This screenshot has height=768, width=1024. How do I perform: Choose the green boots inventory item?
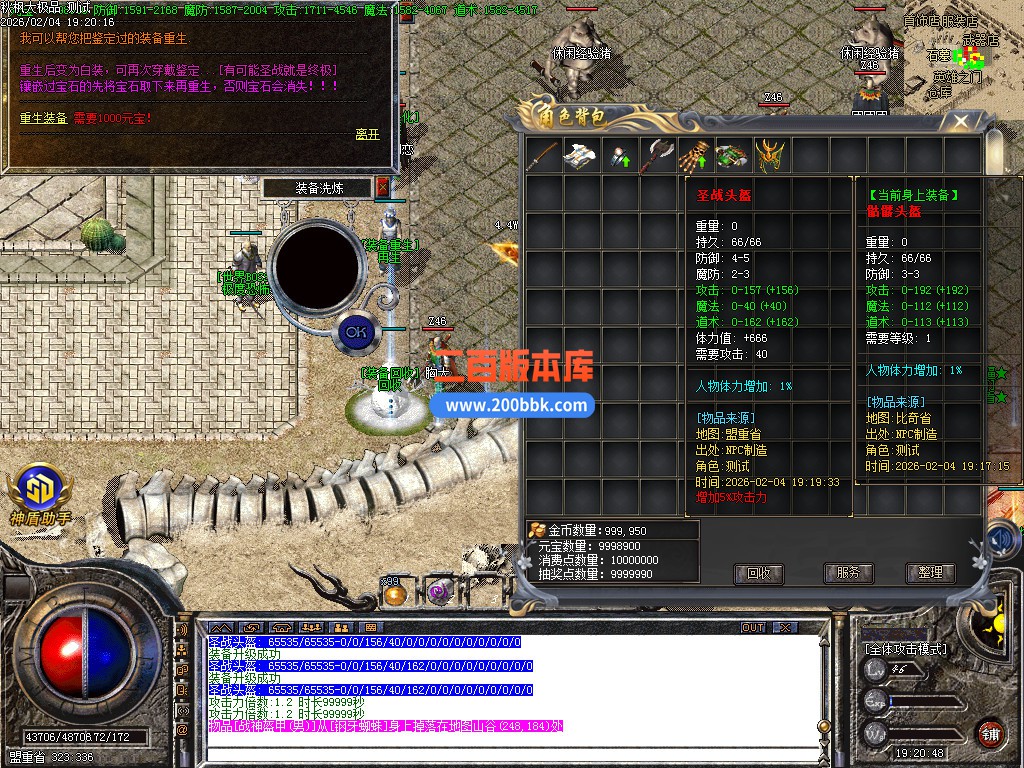click(x=733, y=155)
